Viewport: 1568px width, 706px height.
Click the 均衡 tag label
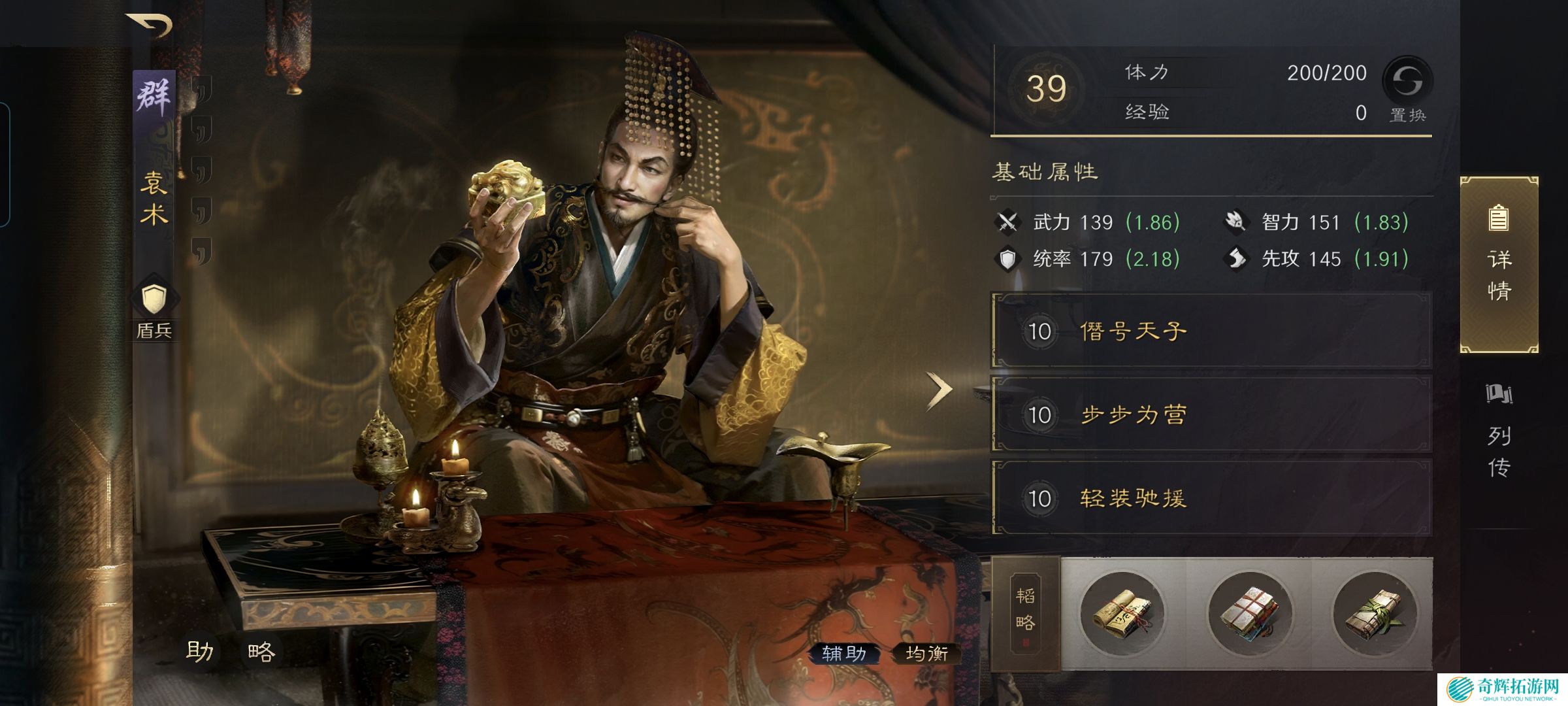926,653
